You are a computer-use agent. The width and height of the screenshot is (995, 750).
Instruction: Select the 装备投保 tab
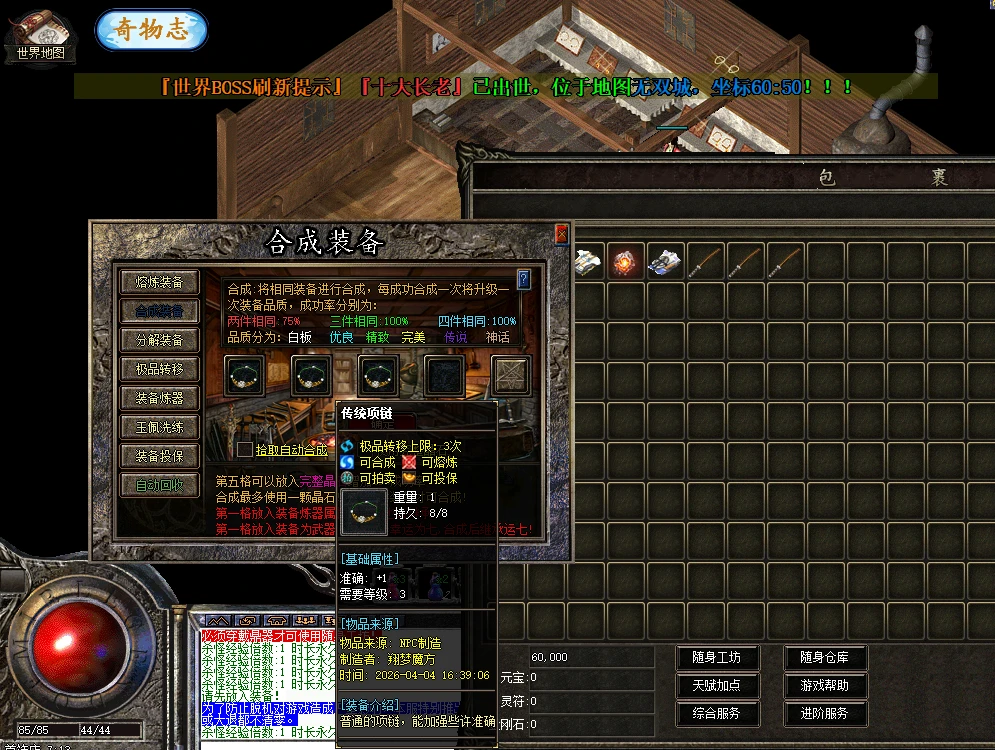point(159,456)
